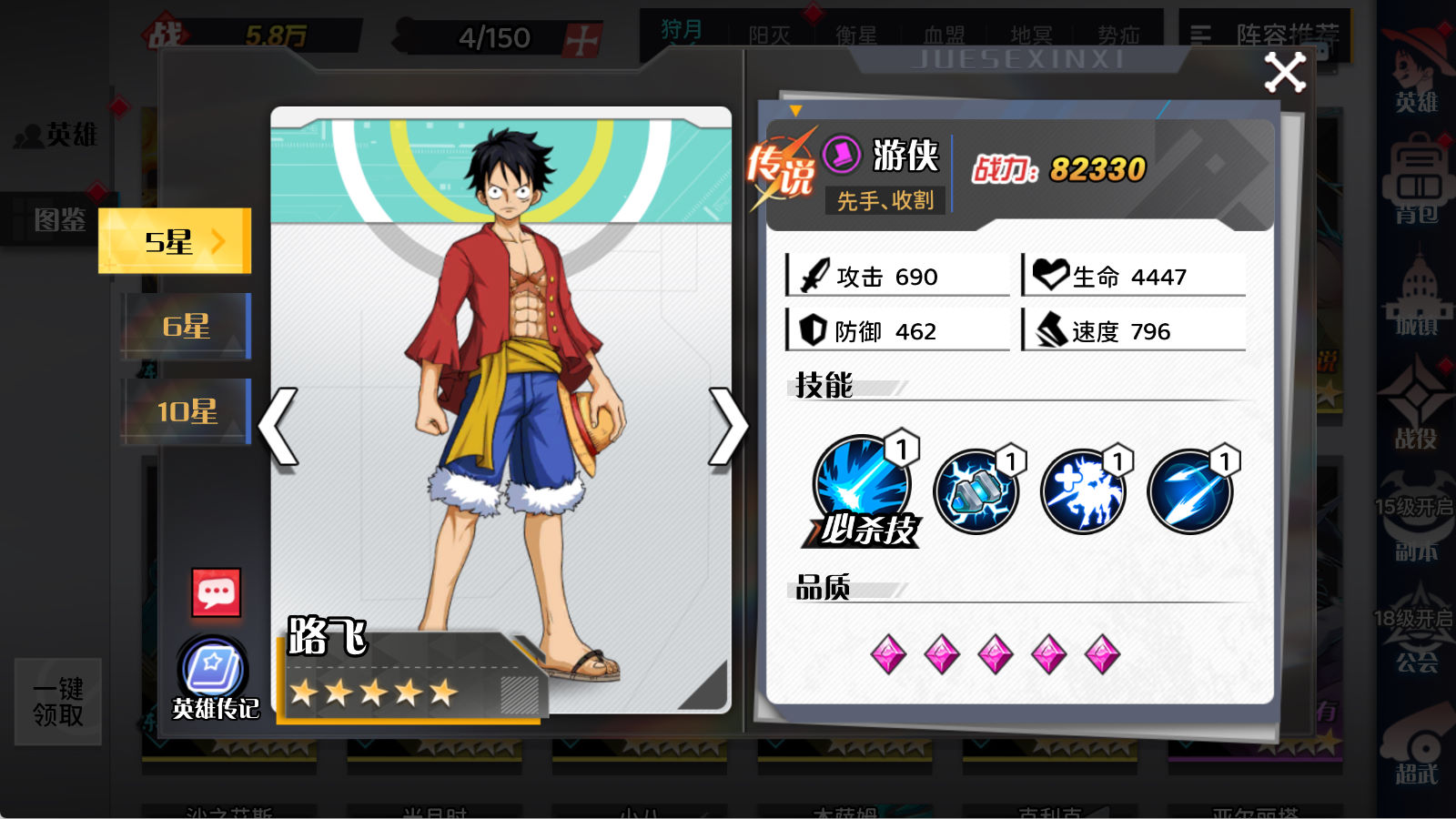Image resolution: width=1456 pixels, height=819 pixels.
Task: Select the 狩月 faction filter tab
Action: point(682,32)
